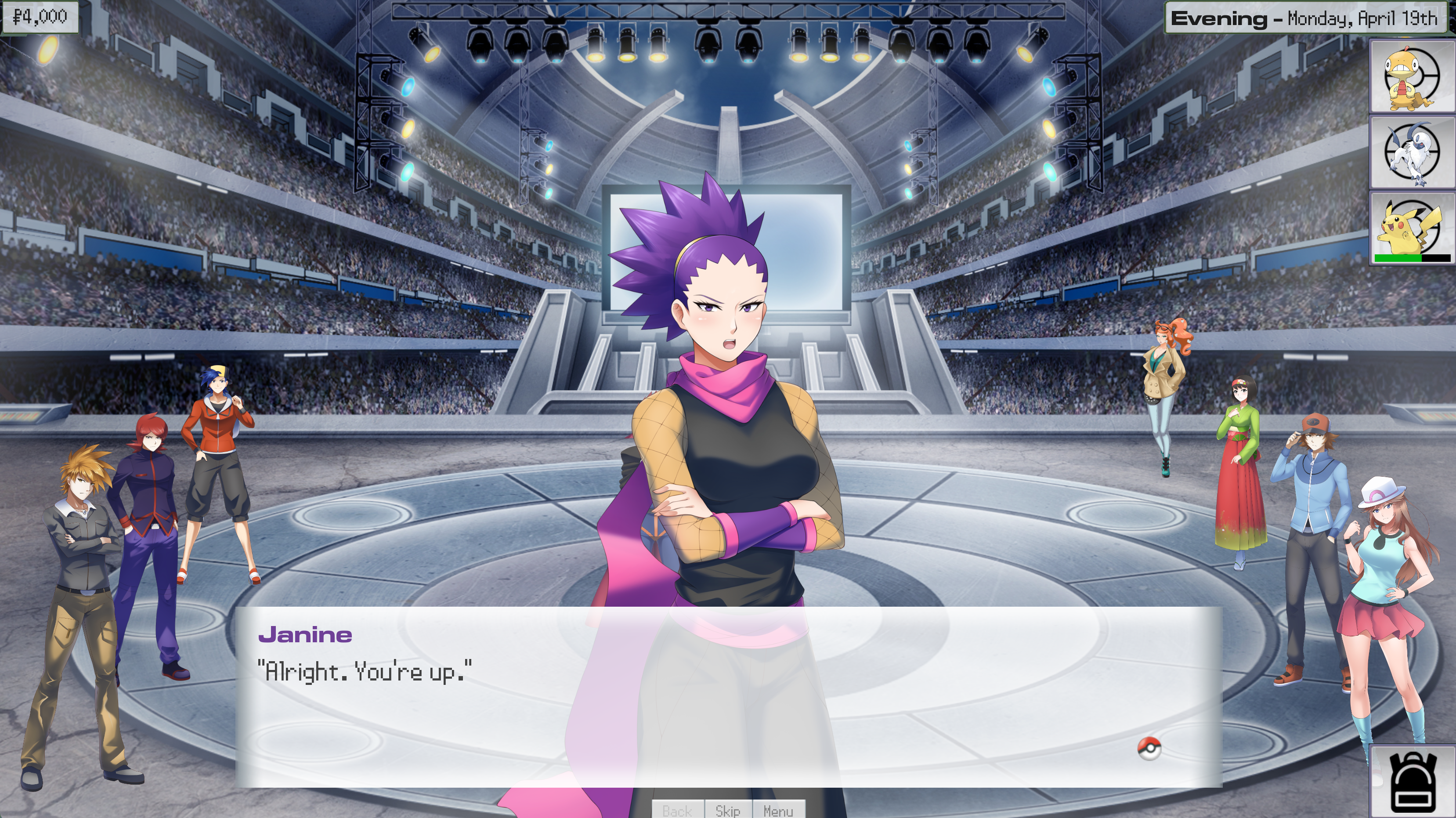This screenshot has height=818, width=1456.
Task: Go Back in dialogue history
Action: tap(677, 810)
